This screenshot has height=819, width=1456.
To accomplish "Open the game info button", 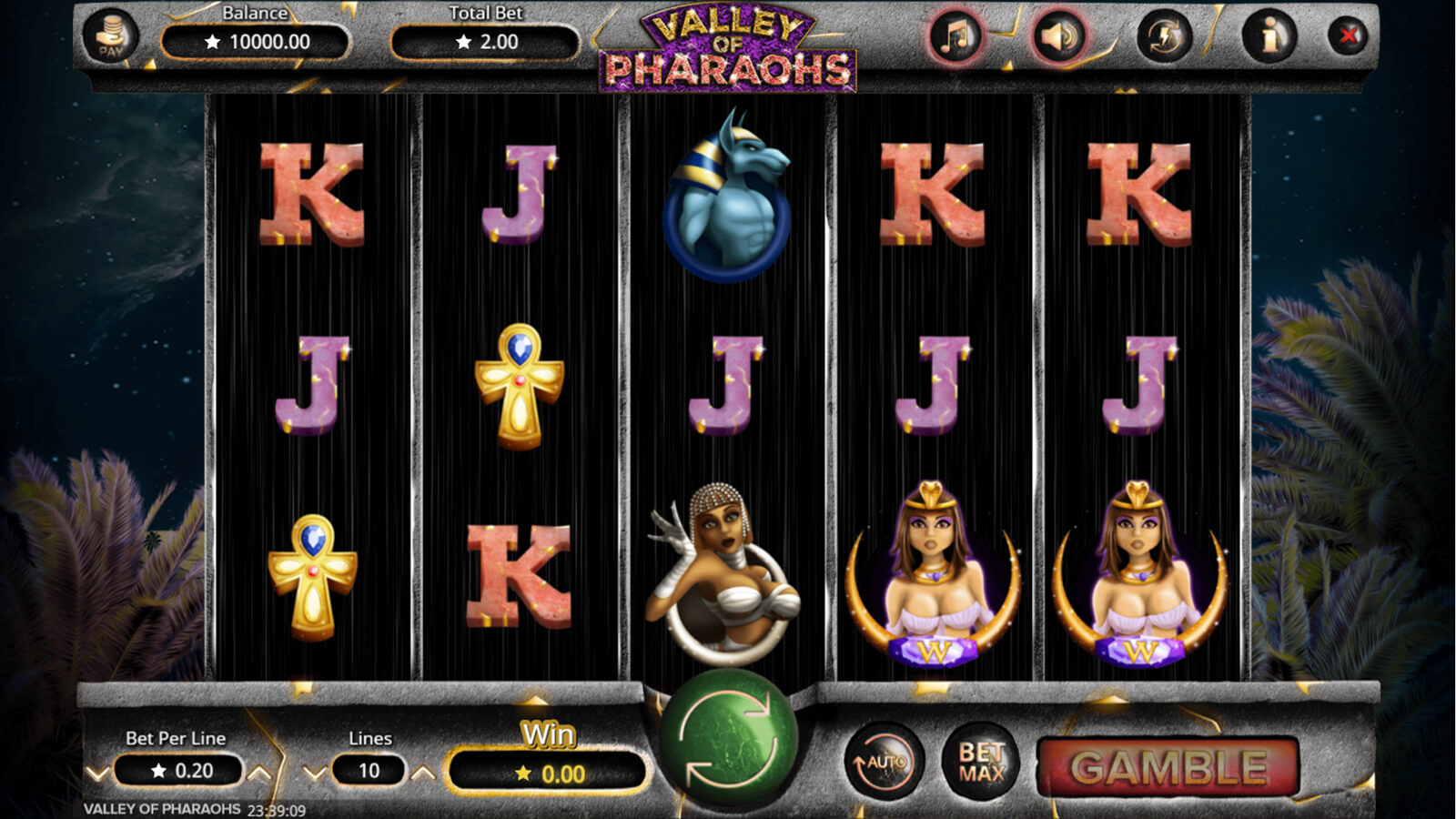I will (x=1269, y=37).
